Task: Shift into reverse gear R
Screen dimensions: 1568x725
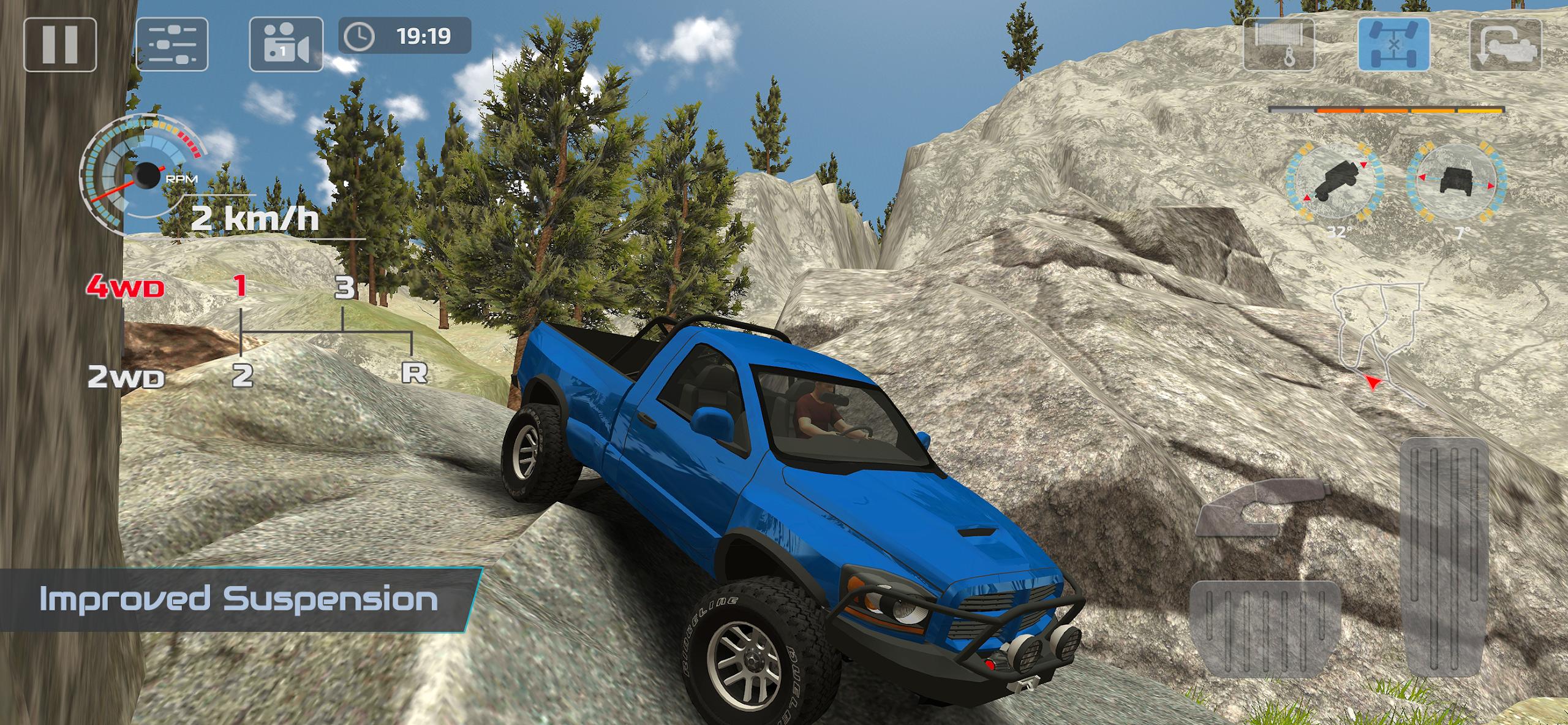Action: 414,373
